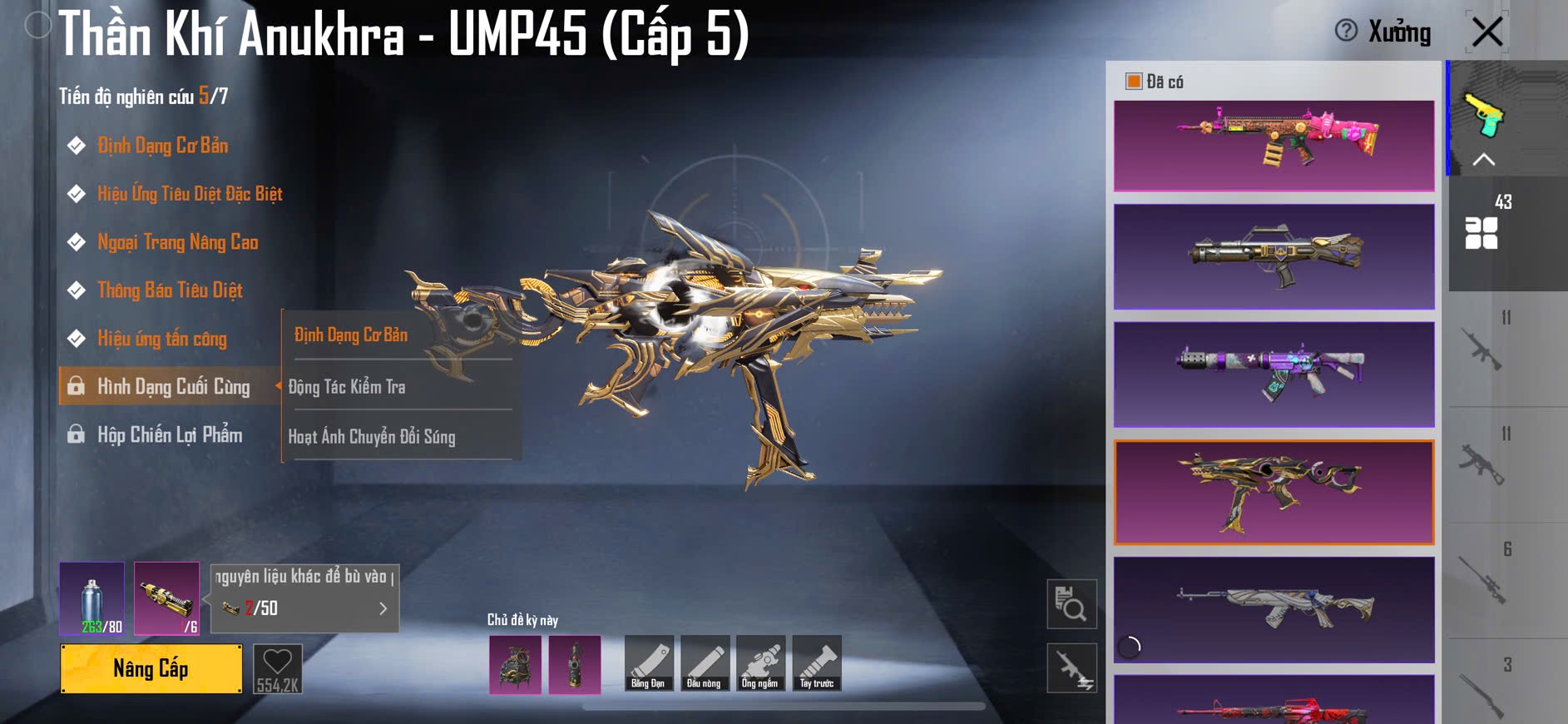1568x724 pixels.
Task: Close the weapon workshop screen
Action: click(x=1486, y=32)
